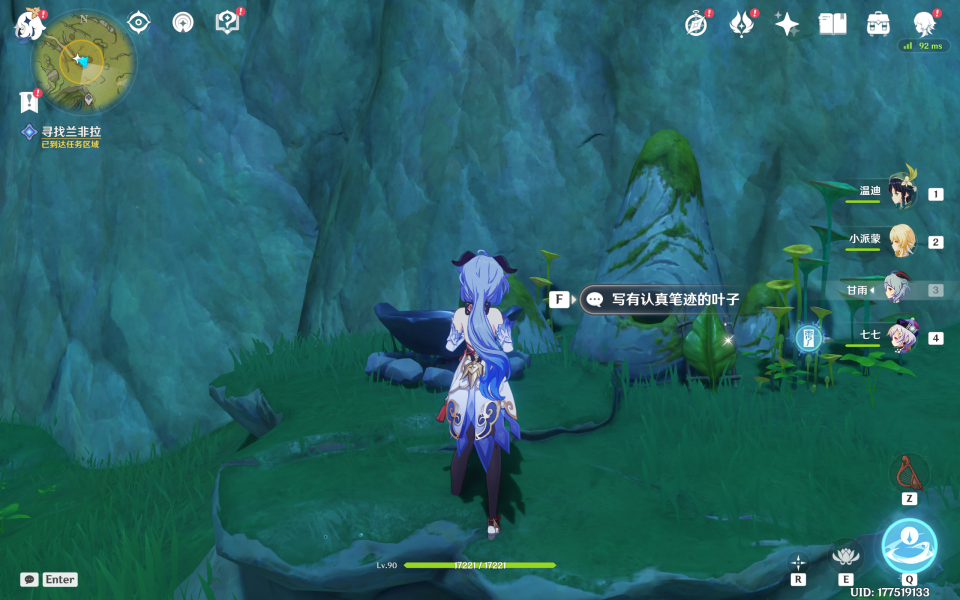Open the winged battle pass icon
Image resolution: width=960 pixels, height=600 pixels.
pyautogui.click(x=741, y=24)
